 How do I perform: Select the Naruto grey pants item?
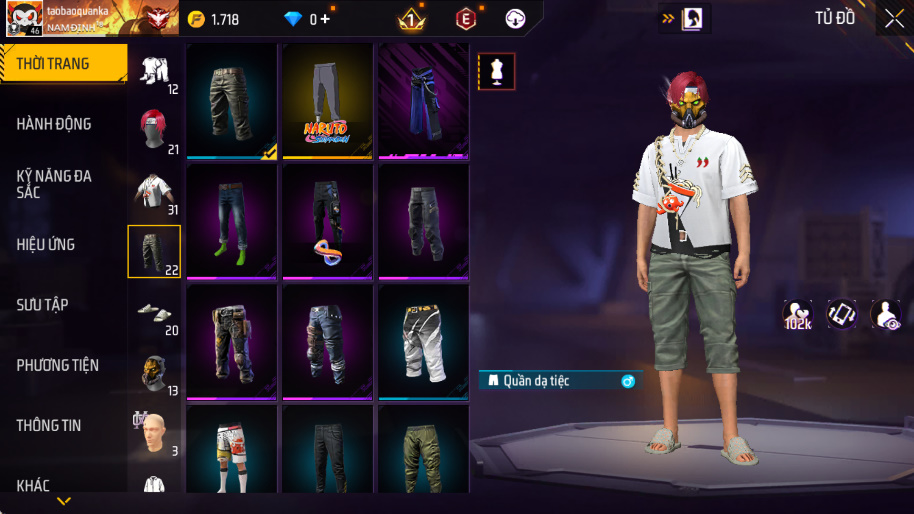(x=327, y=100)
